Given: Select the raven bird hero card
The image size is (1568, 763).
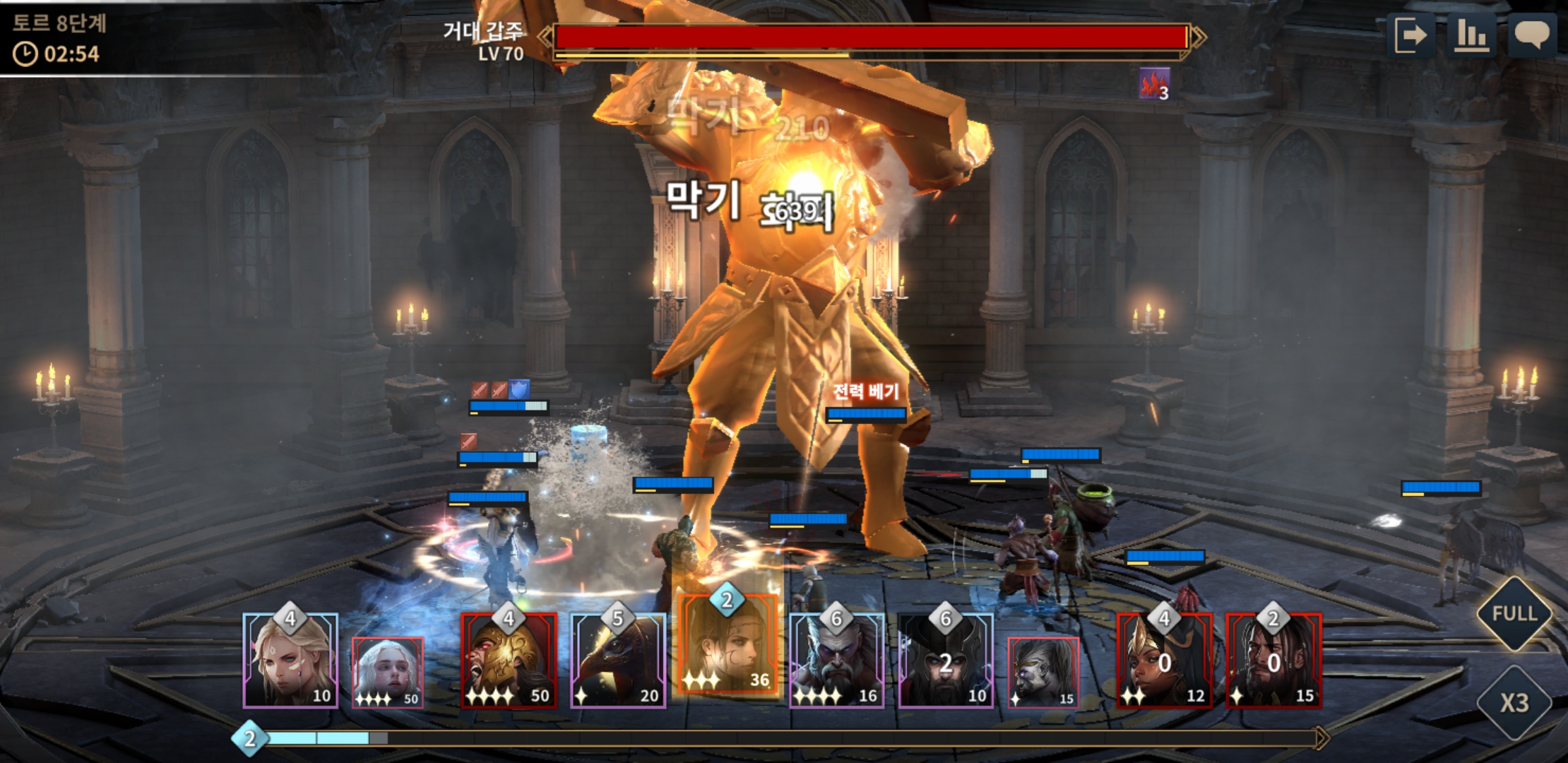Looking at the screenshot, I should pyautogui.click(x=618, y=661).
